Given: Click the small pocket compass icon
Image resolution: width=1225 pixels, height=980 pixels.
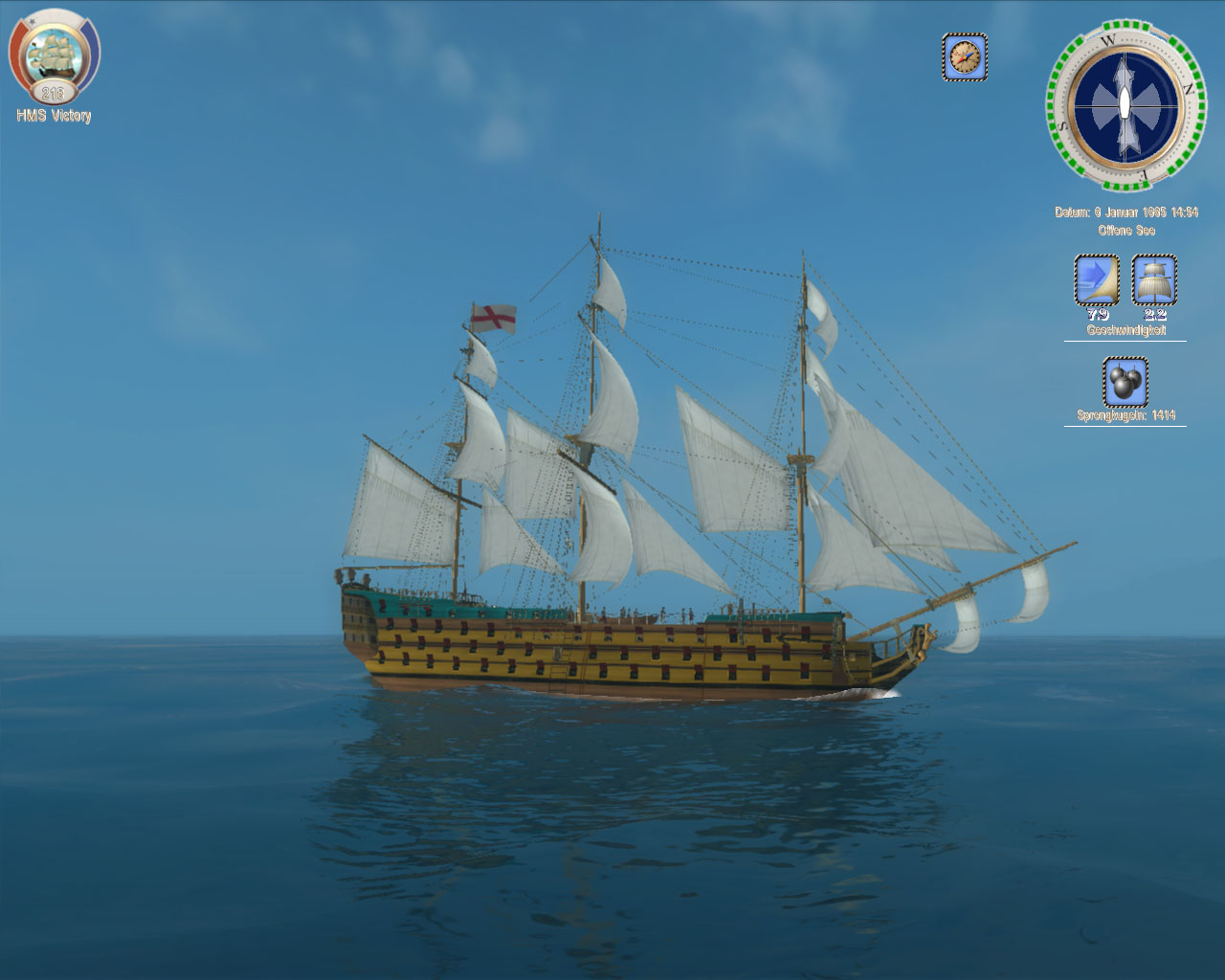Looking at the screenshot, I should [965, 57].
